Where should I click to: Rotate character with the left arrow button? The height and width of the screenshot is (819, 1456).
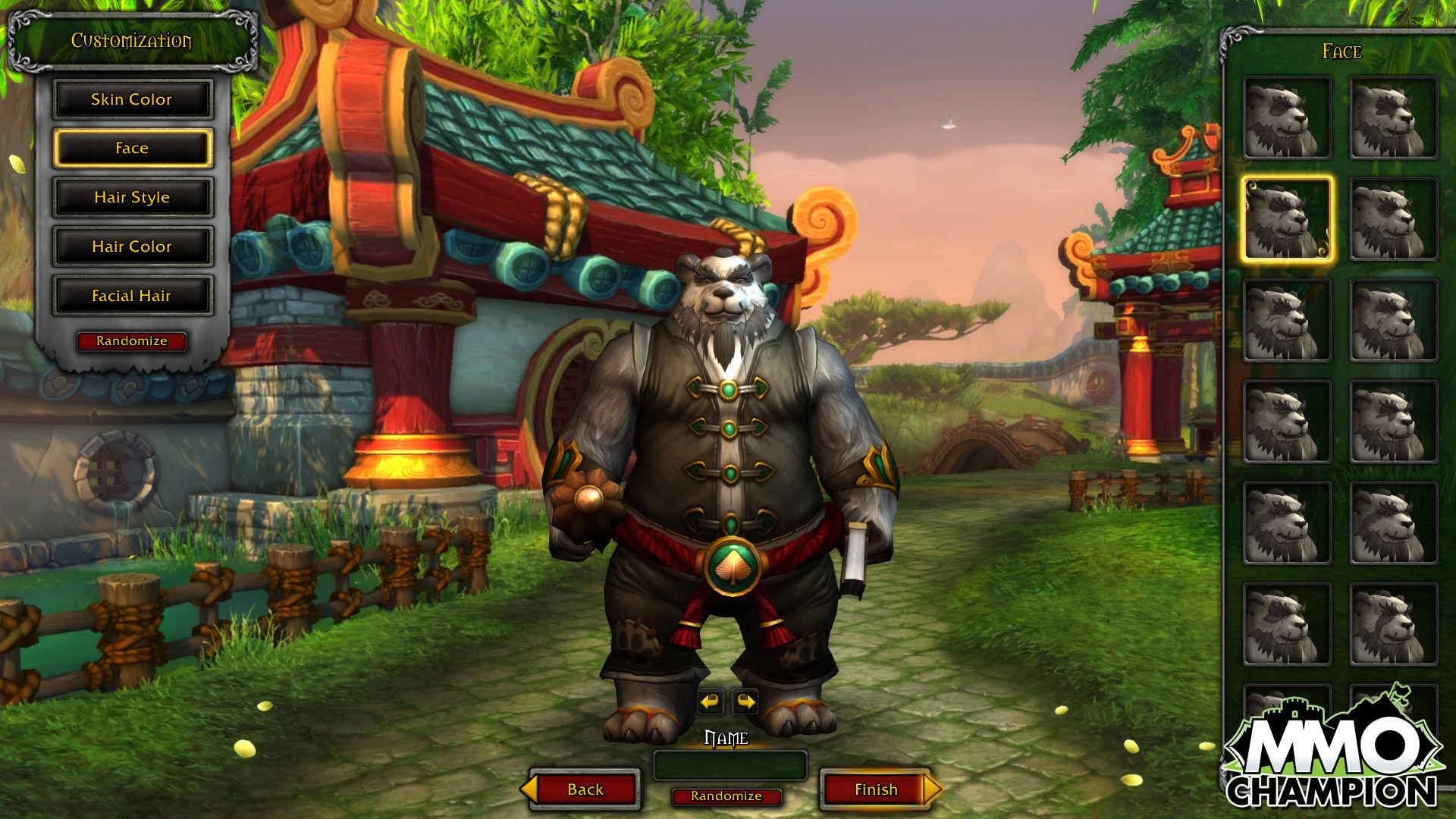tap(711, 701)
